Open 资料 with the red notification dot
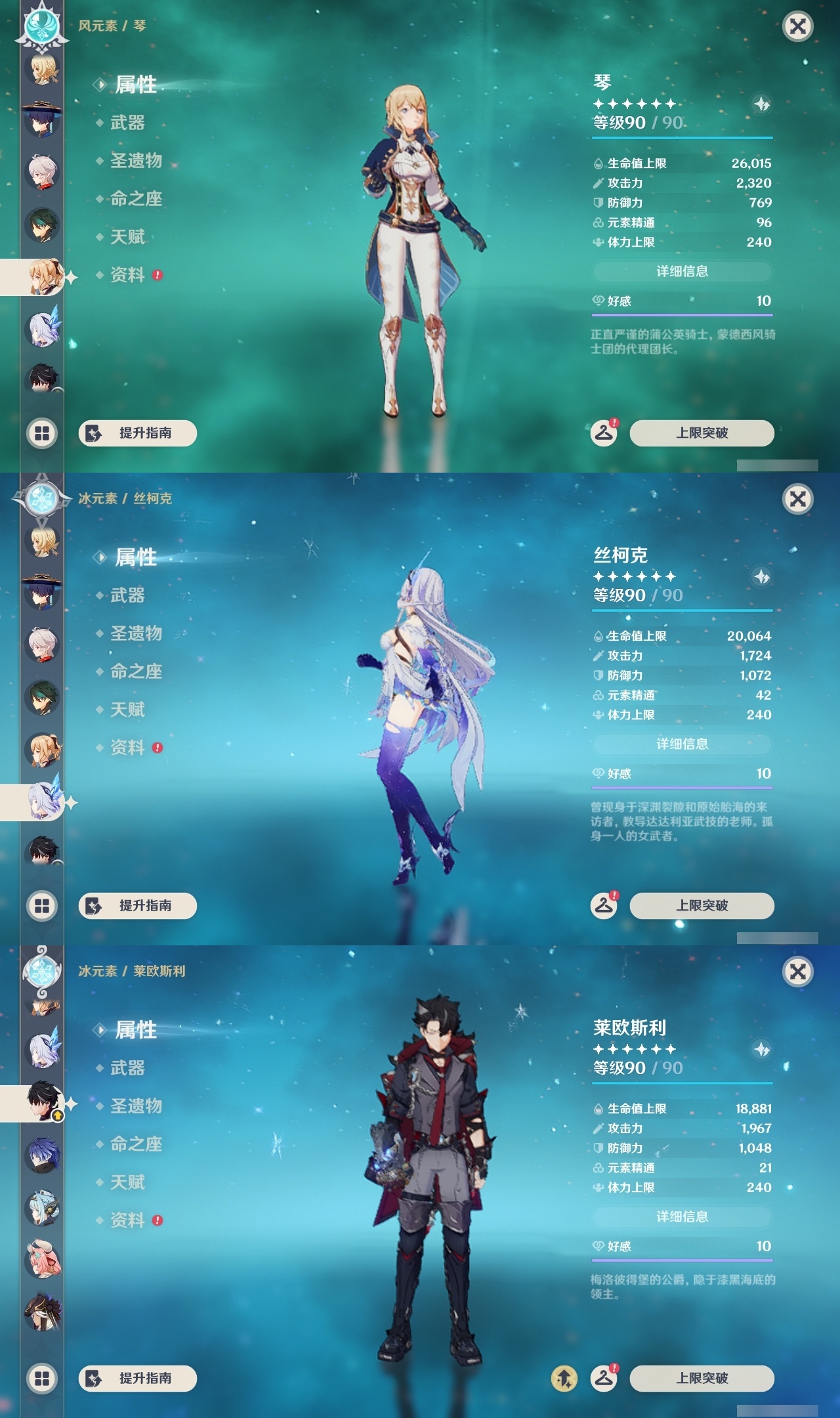Image resolution: width=840 pixels, height=1418 pixels. (x=129, y=276)
